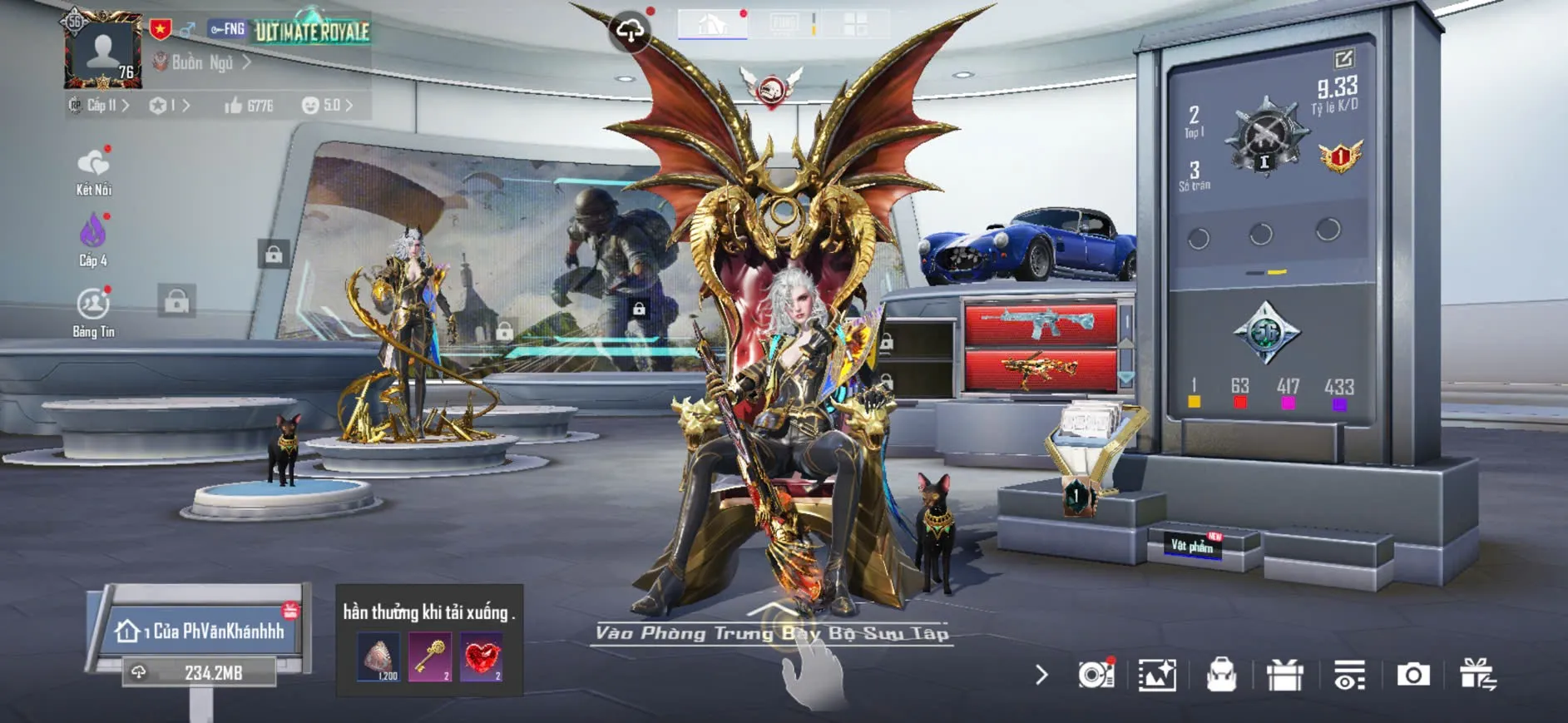Viewport: 1568px width, 723px height.
Task: Open the camera screenshot tool
Action: click(1412, 675)
